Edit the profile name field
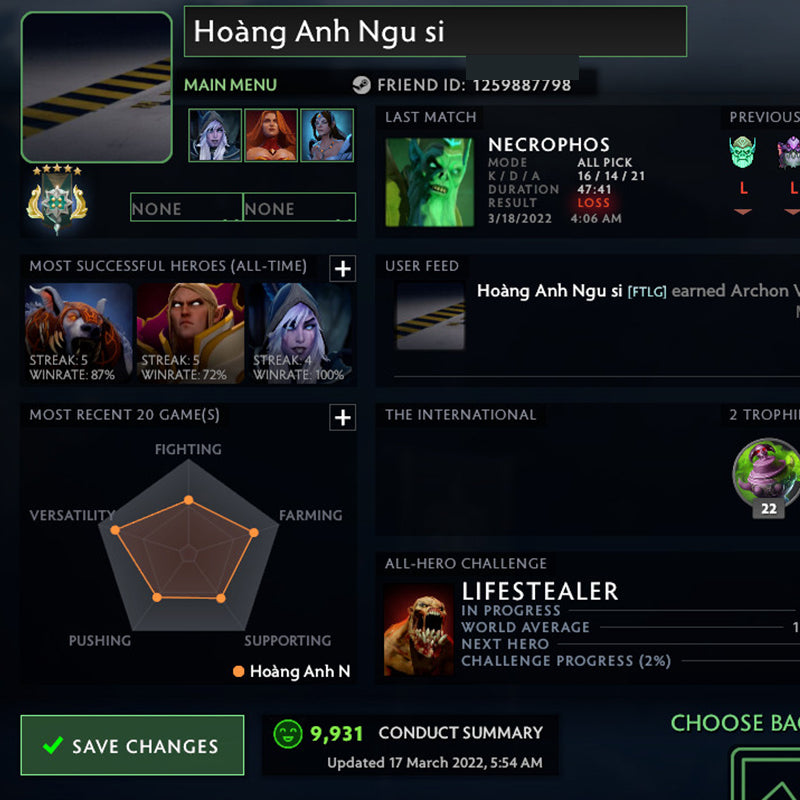This screenshot has width=800, height=800. point(435,32)
